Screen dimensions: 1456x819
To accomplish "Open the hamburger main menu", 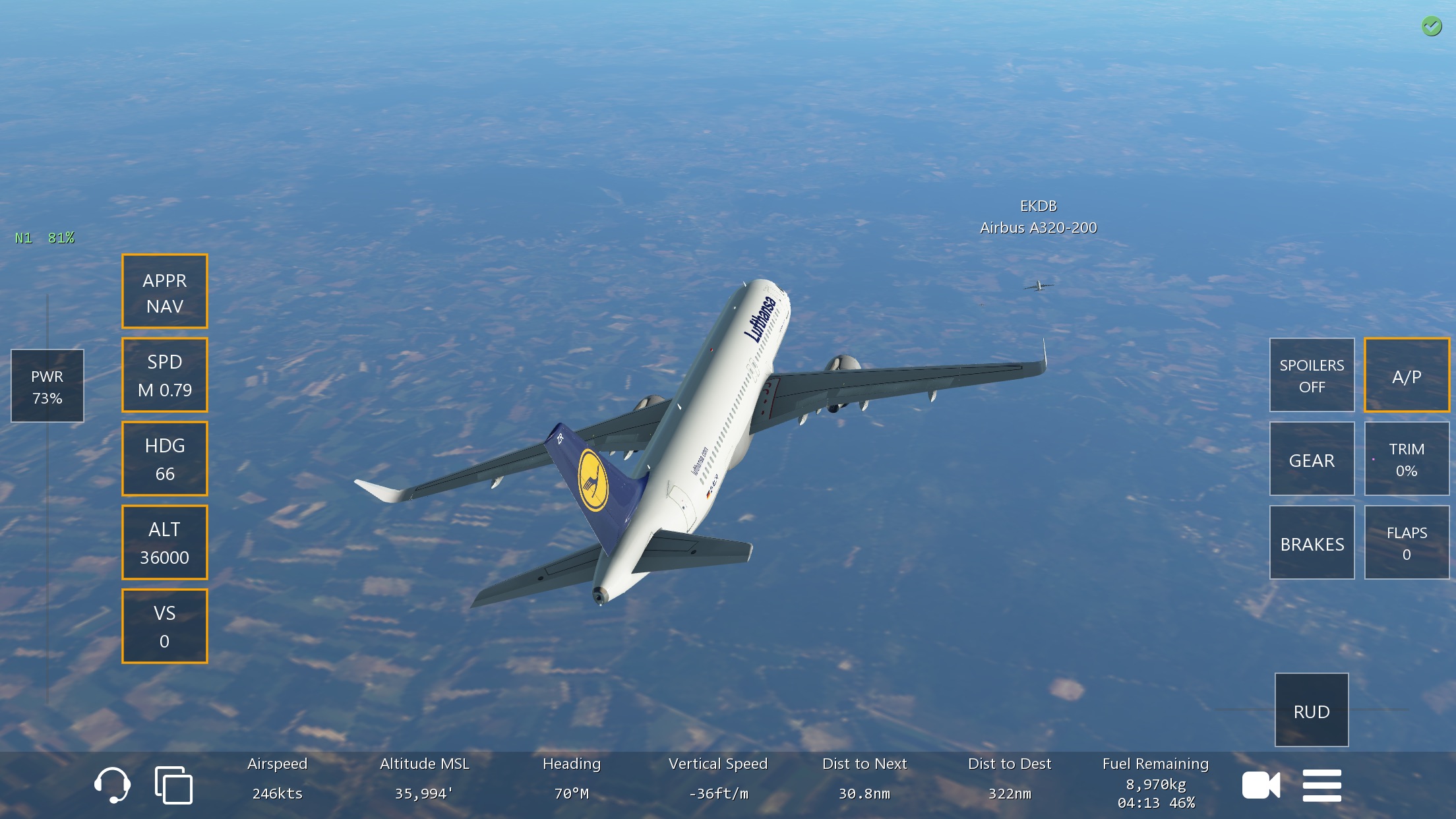I will click(x=1321, y=785).
